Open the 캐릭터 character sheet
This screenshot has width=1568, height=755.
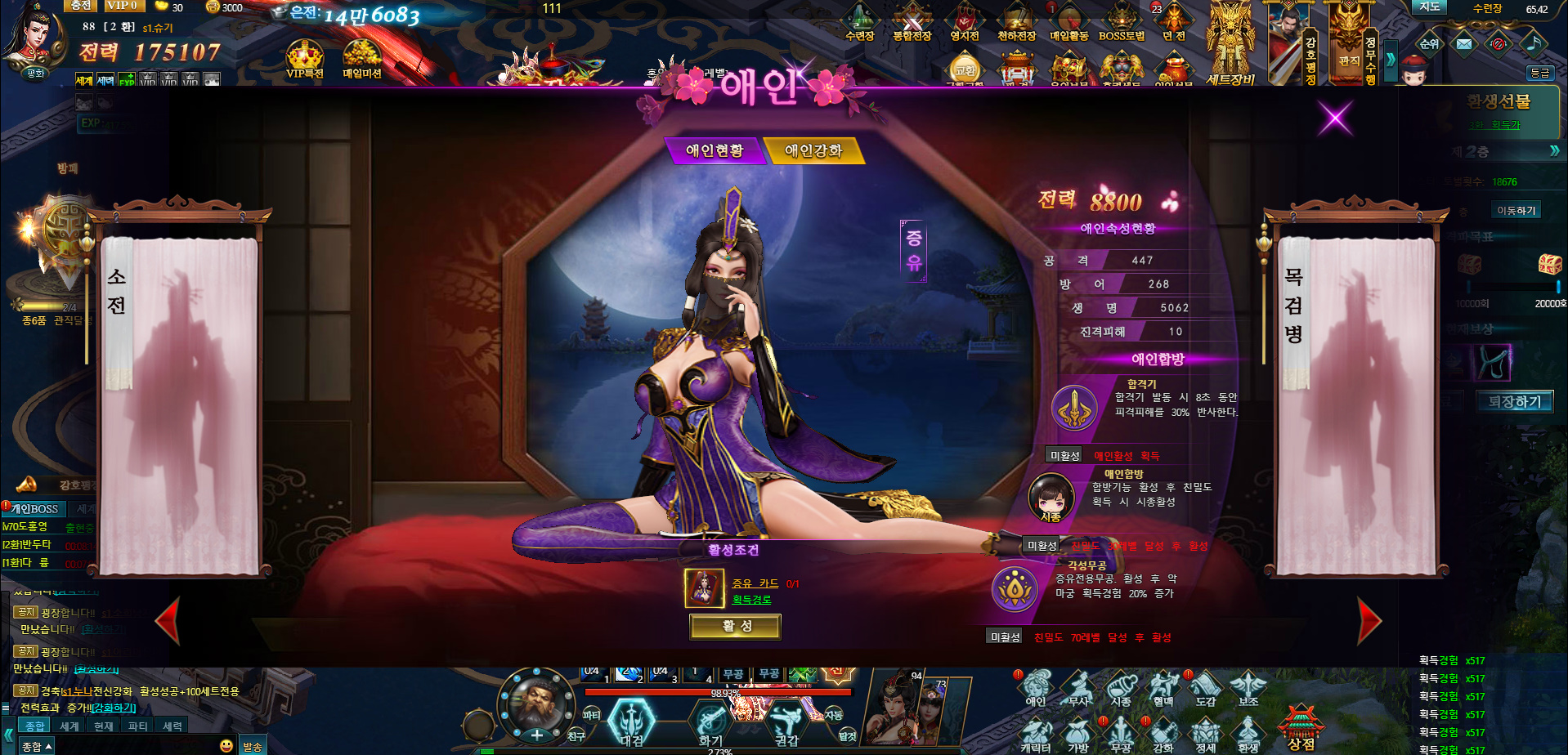tap(1036, 733)
